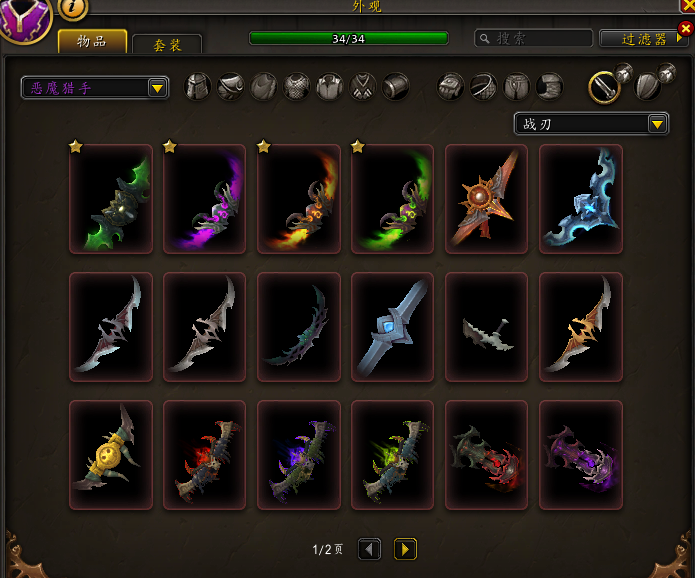Select the belt slot icon
This screenshot has width=695, height=578.
(x=484, y=87)
